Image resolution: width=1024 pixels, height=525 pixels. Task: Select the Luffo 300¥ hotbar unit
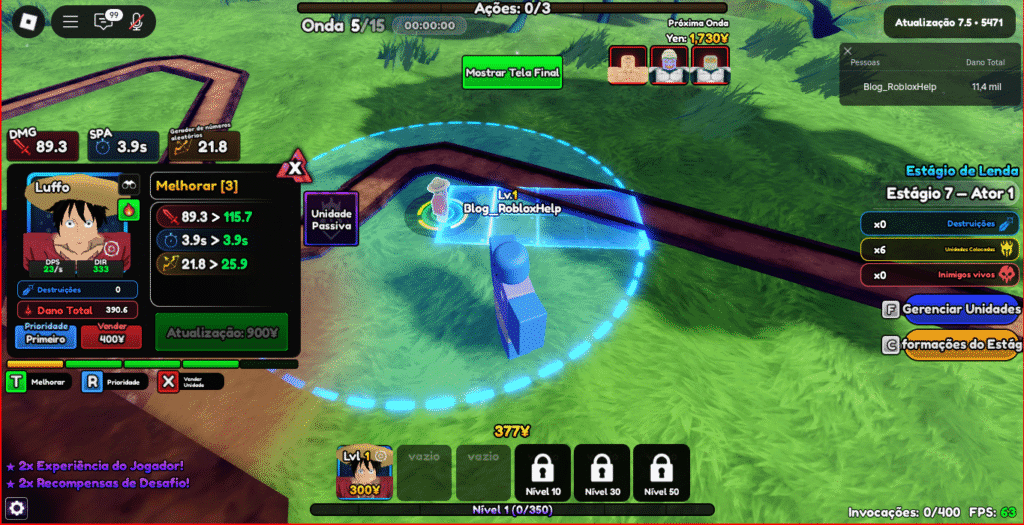[x=364, y=472]
